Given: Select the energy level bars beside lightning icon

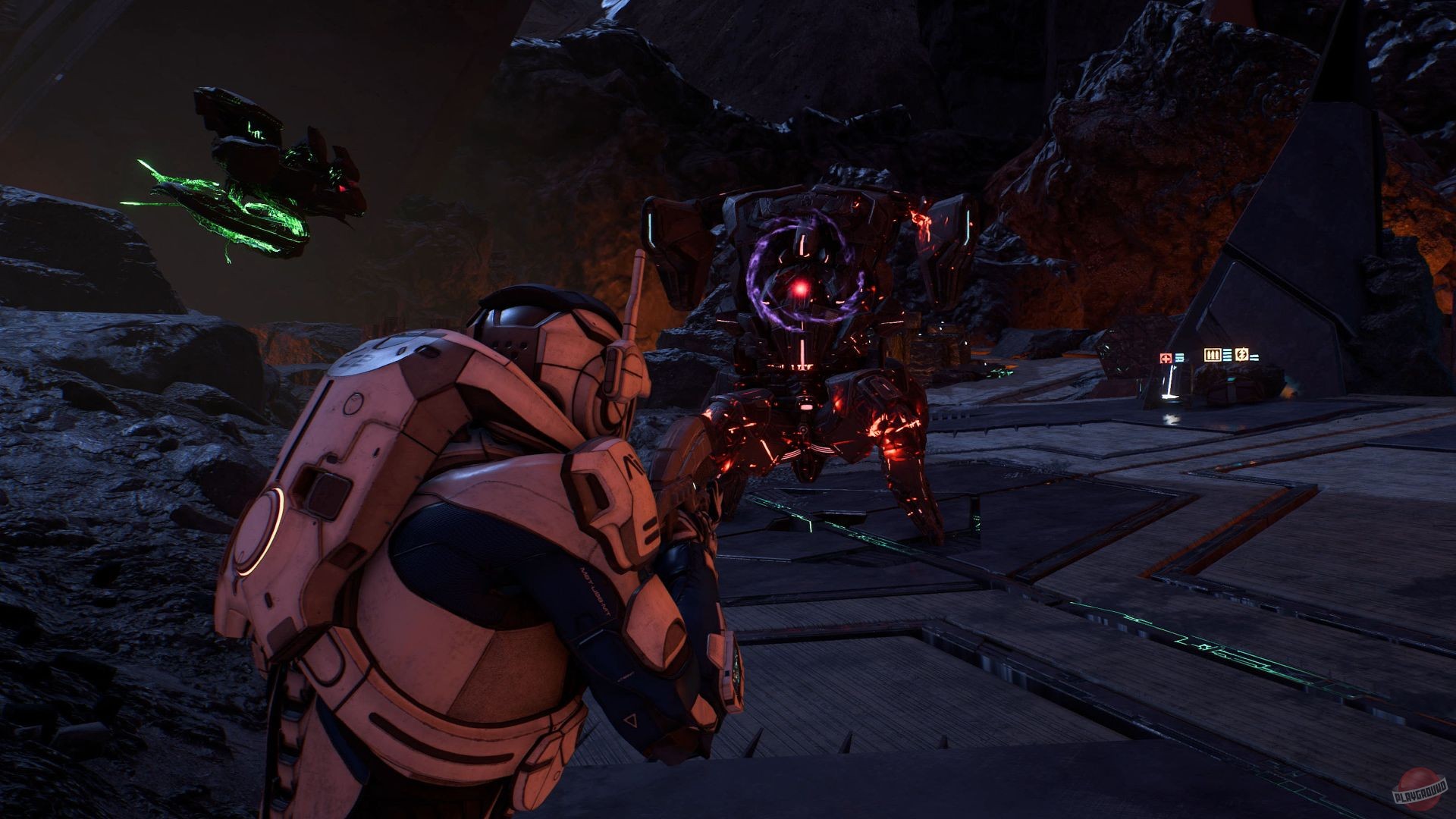Looking at the screenshot, I should click(x=1254, y=357).
